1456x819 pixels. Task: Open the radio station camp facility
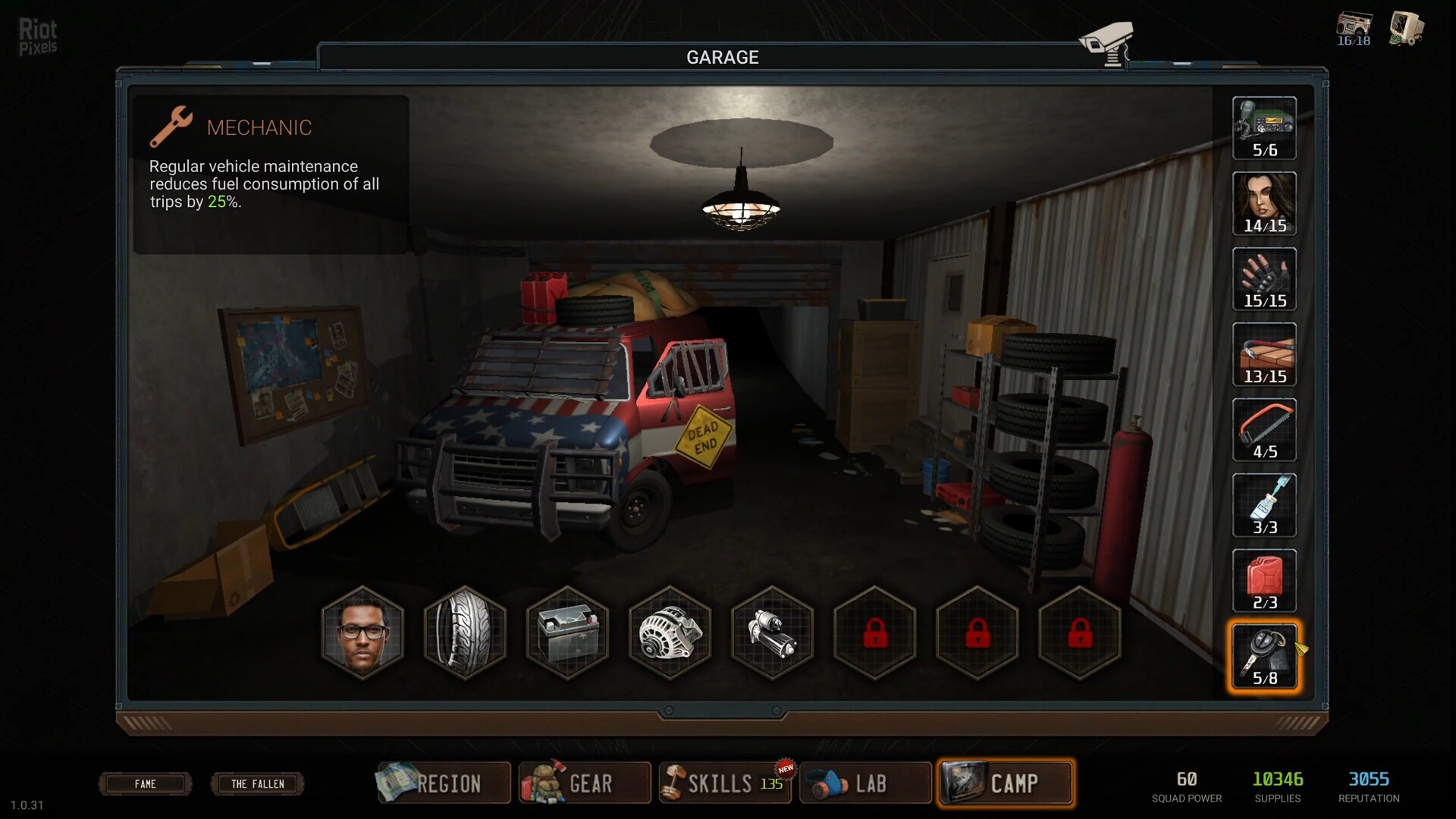pyautogui.click(x=1264, y=128)
